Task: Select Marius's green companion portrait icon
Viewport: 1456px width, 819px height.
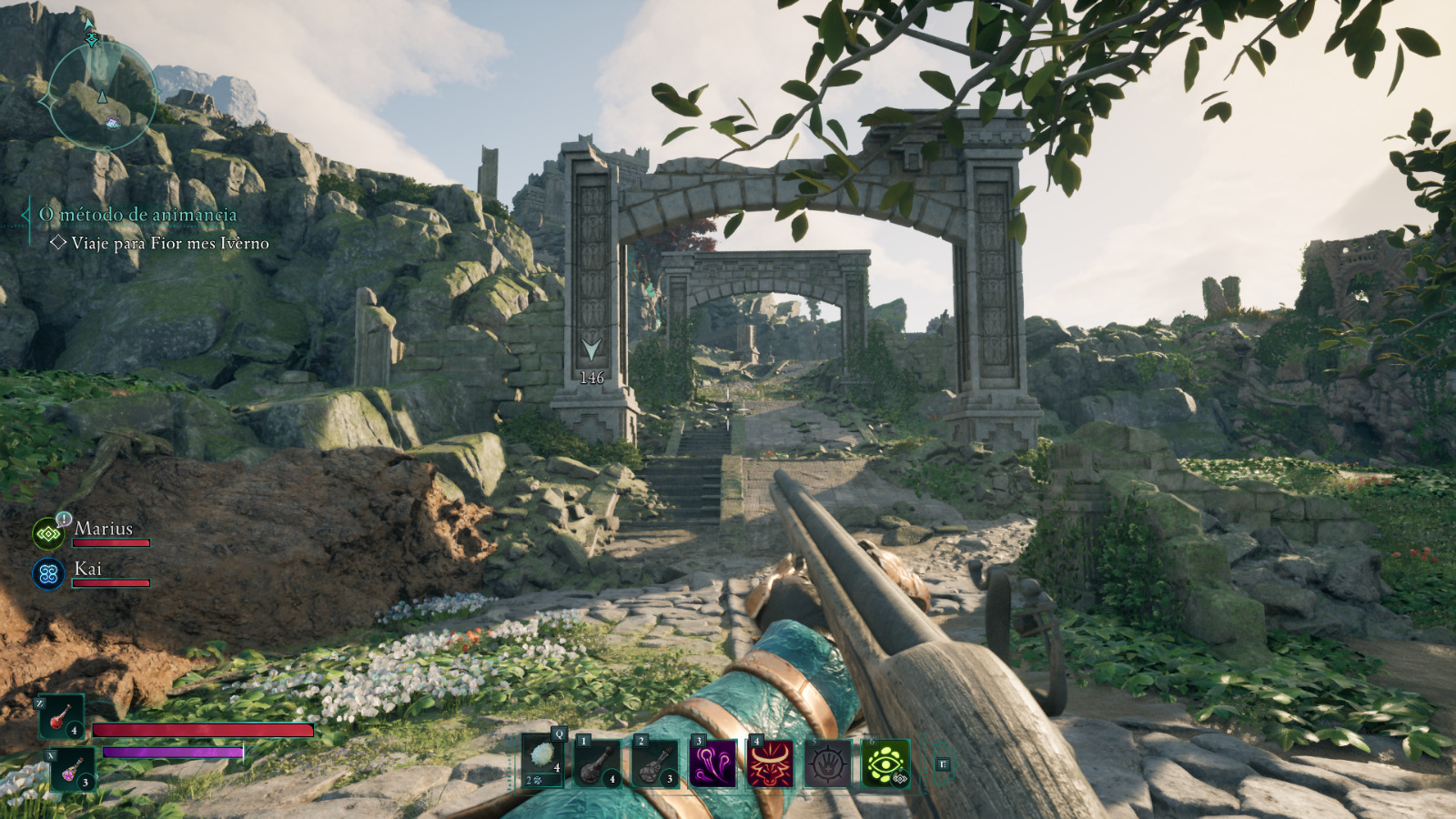Action: (48, 534)
